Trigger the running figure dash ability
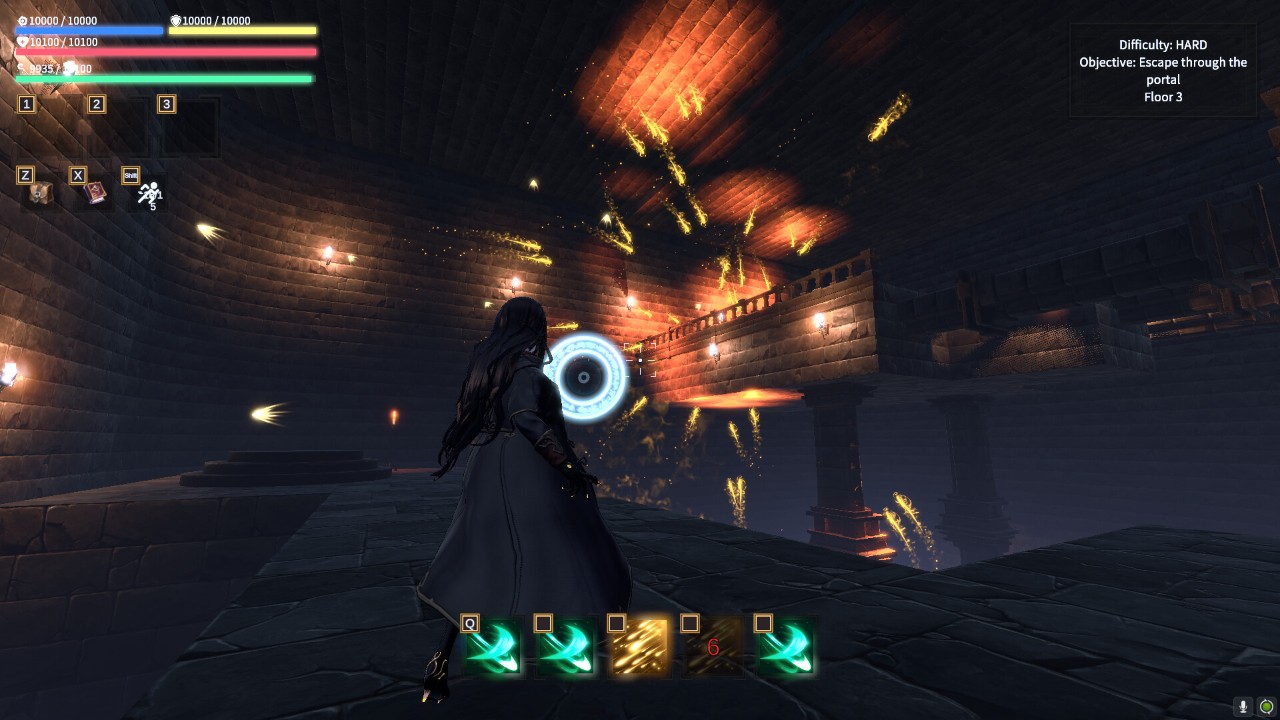This screenshot has height=720, width=1280. [148, 194]
